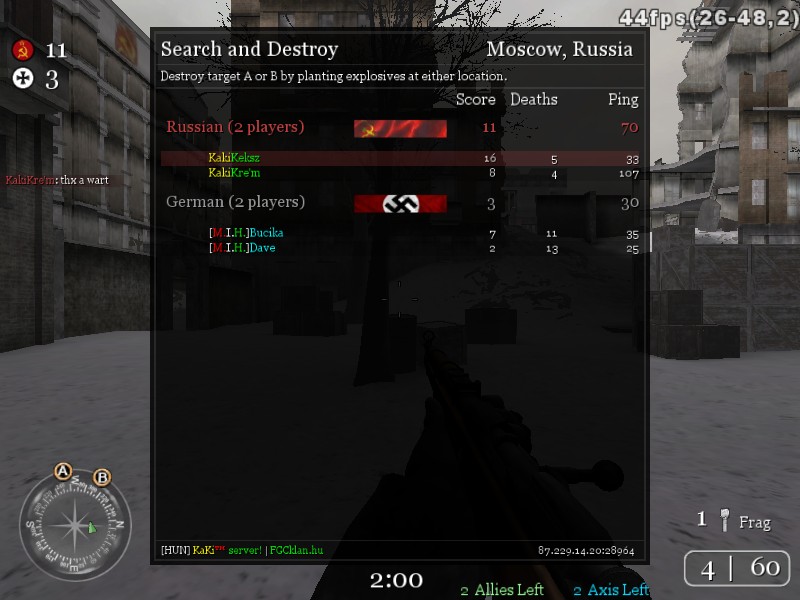Click the red Soviet flag banner

click(x=400, y=128)
